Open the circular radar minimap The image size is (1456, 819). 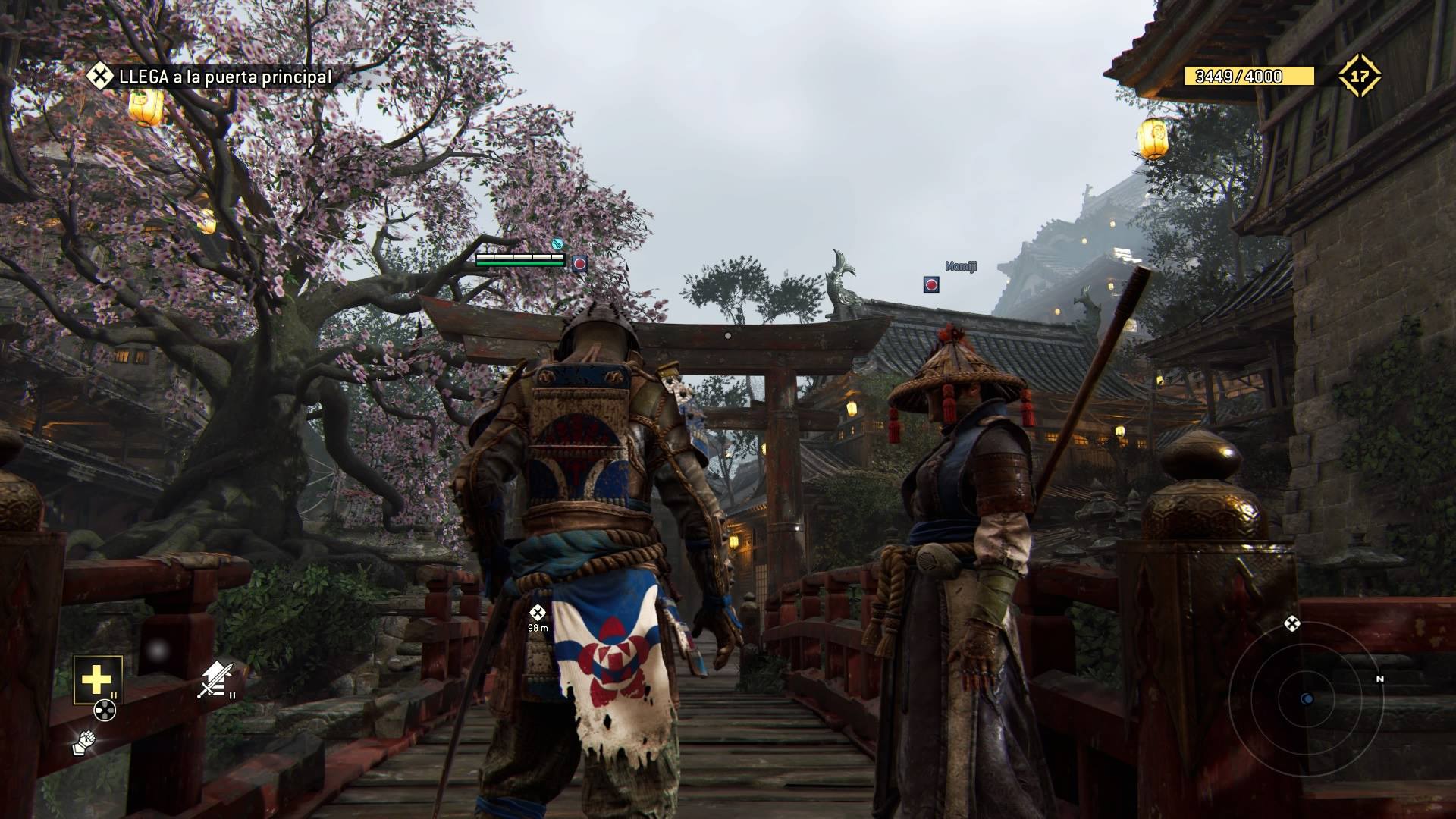tap(1306, 698)
